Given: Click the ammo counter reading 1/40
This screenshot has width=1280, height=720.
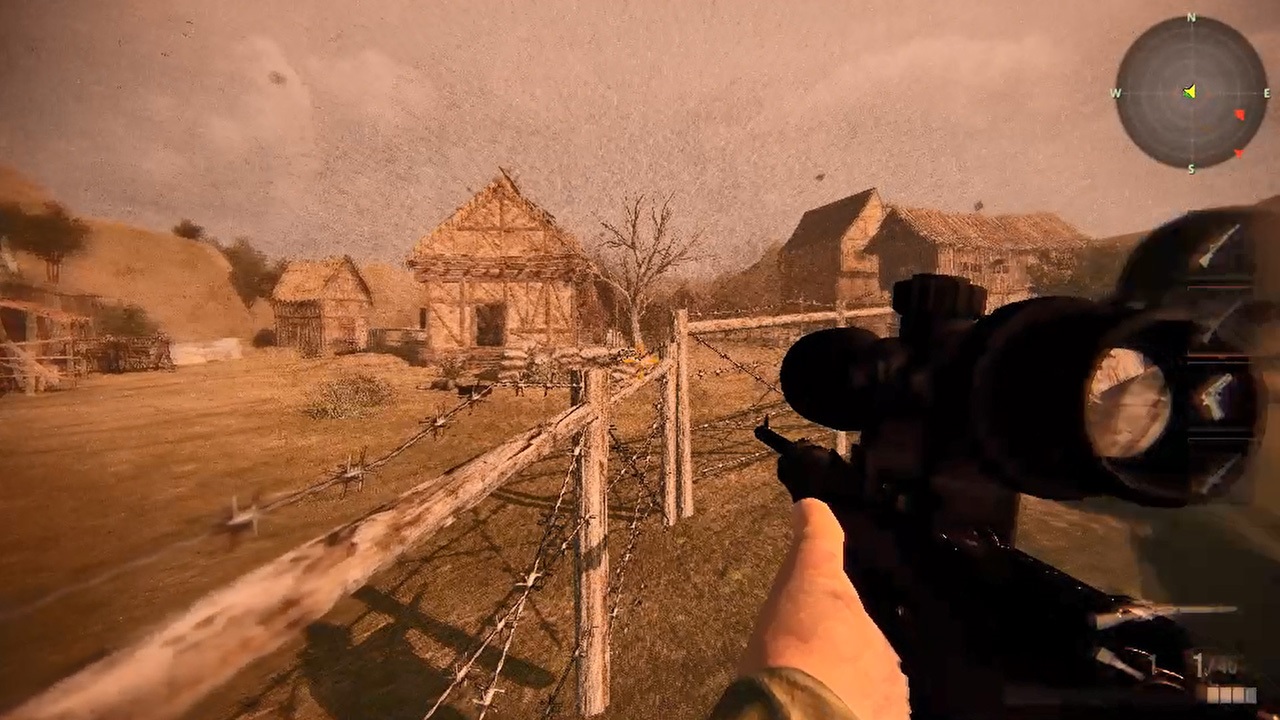Looking at the screenshot, I should point(1204,662).
